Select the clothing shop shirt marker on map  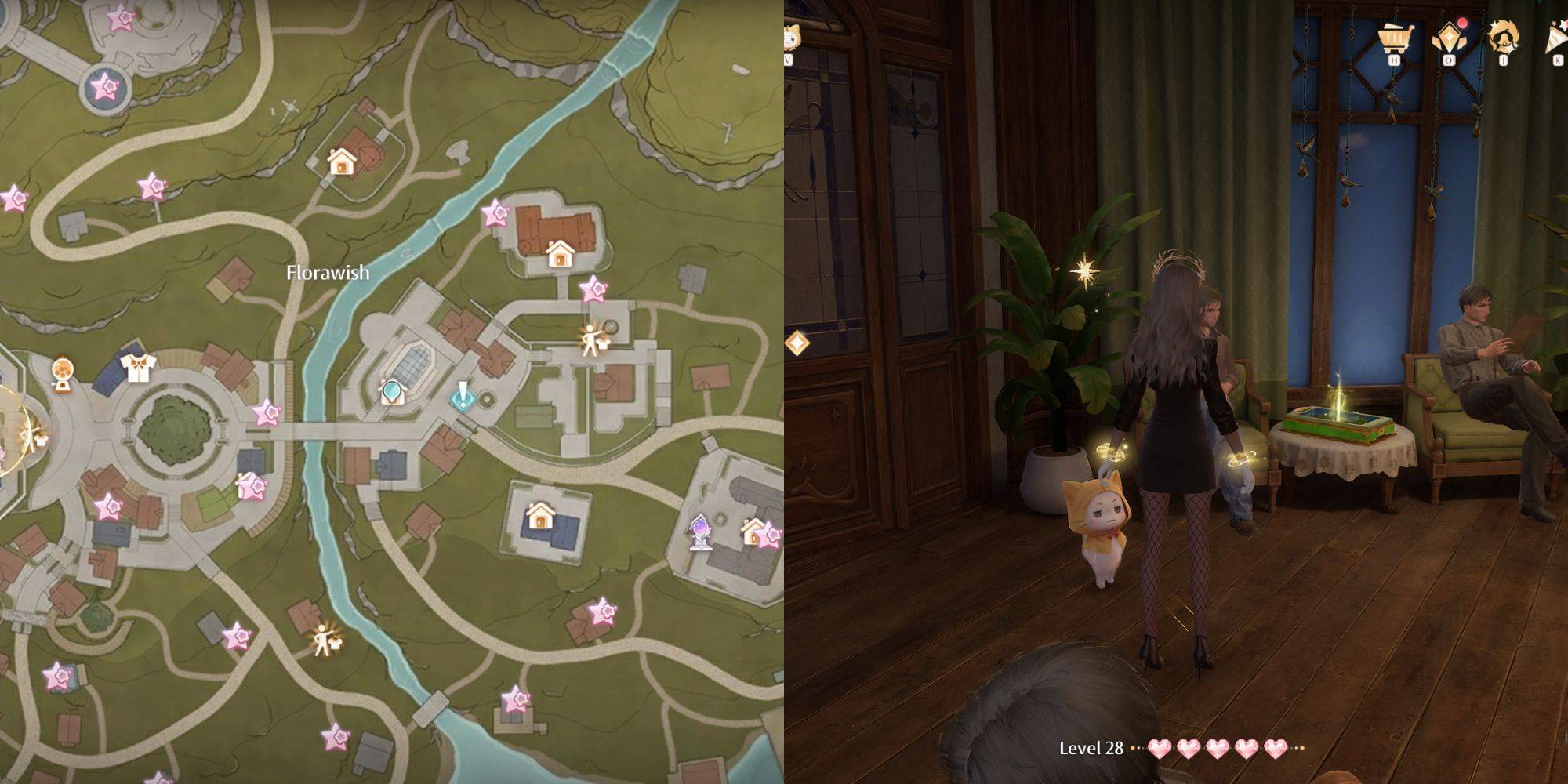pos(138,366)
